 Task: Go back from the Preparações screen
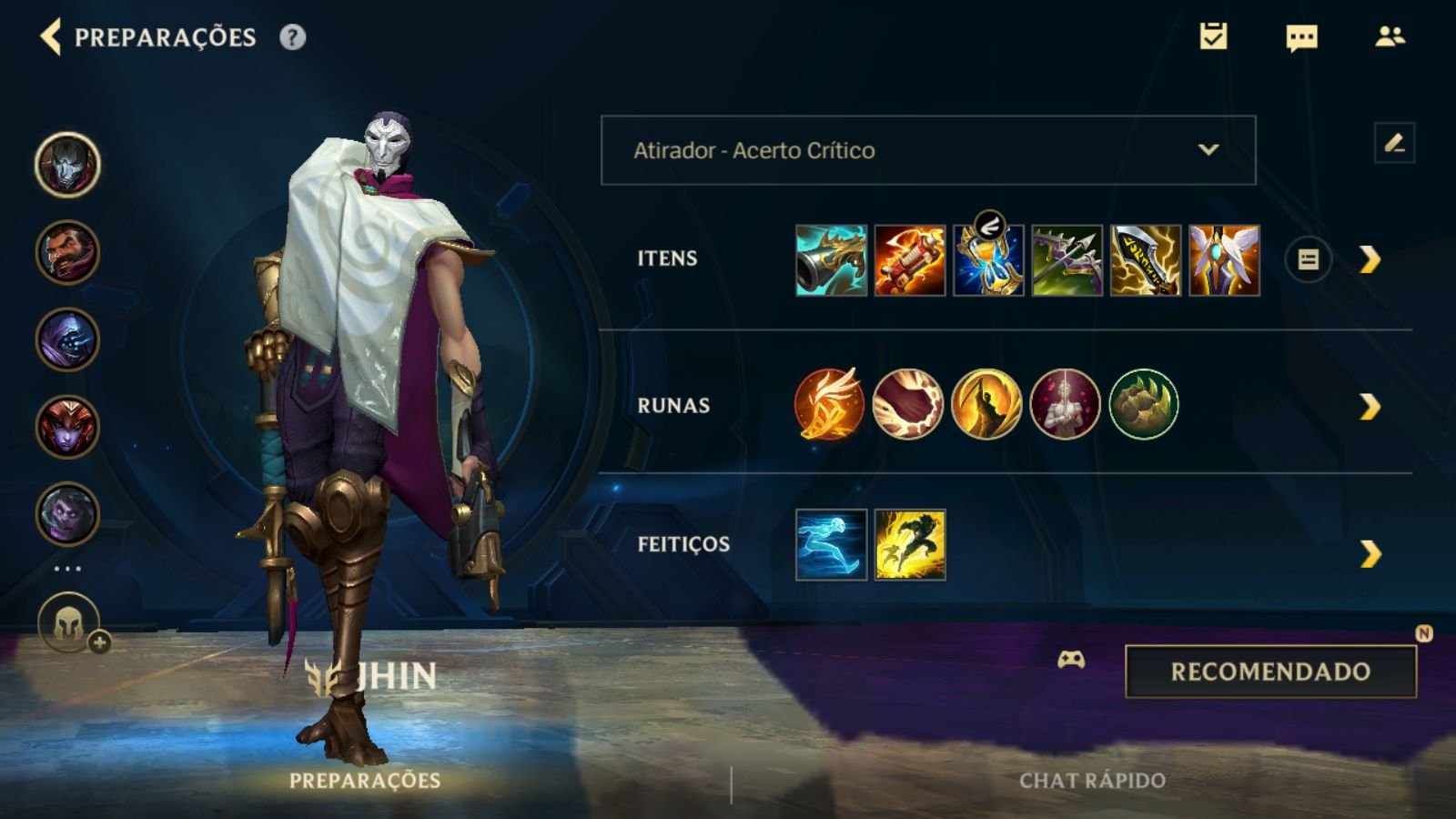[51, 37]
